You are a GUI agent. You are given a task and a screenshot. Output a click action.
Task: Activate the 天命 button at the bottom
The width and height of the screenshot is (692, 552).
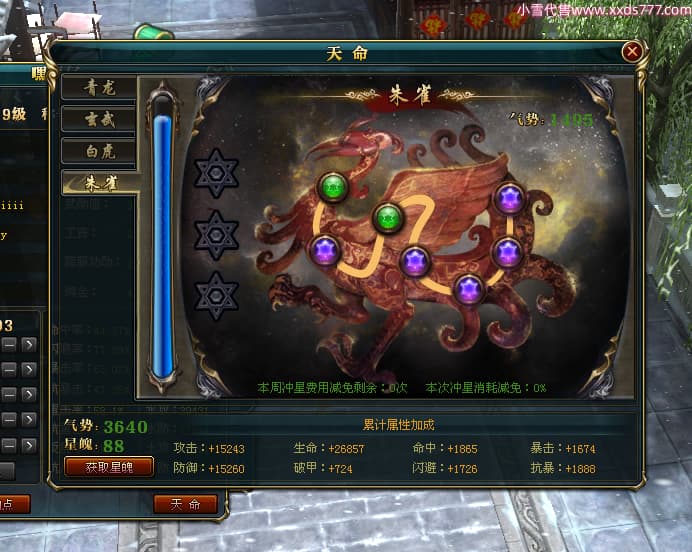pos(185,504)
